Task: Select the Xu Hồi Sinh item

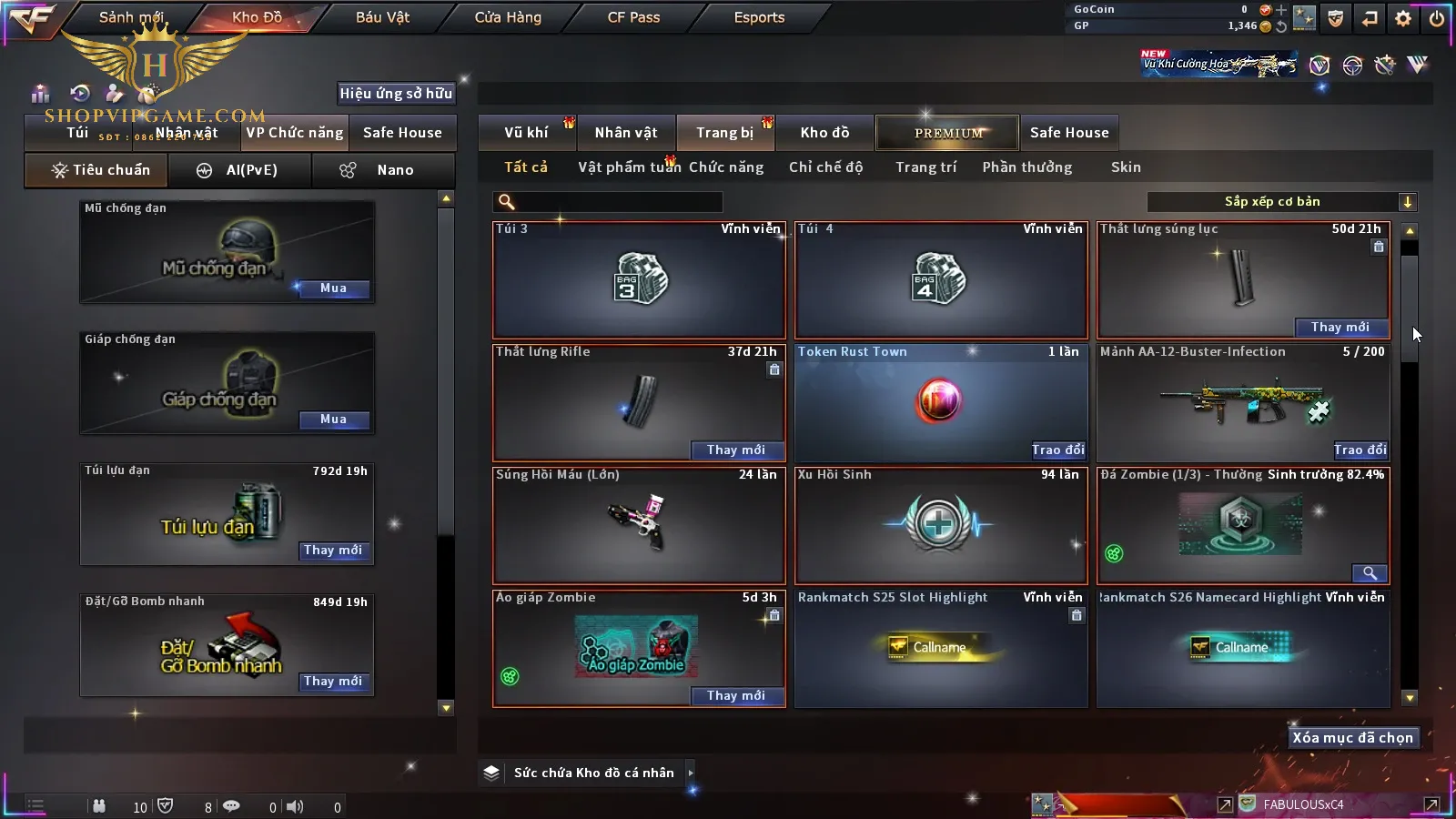Action: coord(941,526)
